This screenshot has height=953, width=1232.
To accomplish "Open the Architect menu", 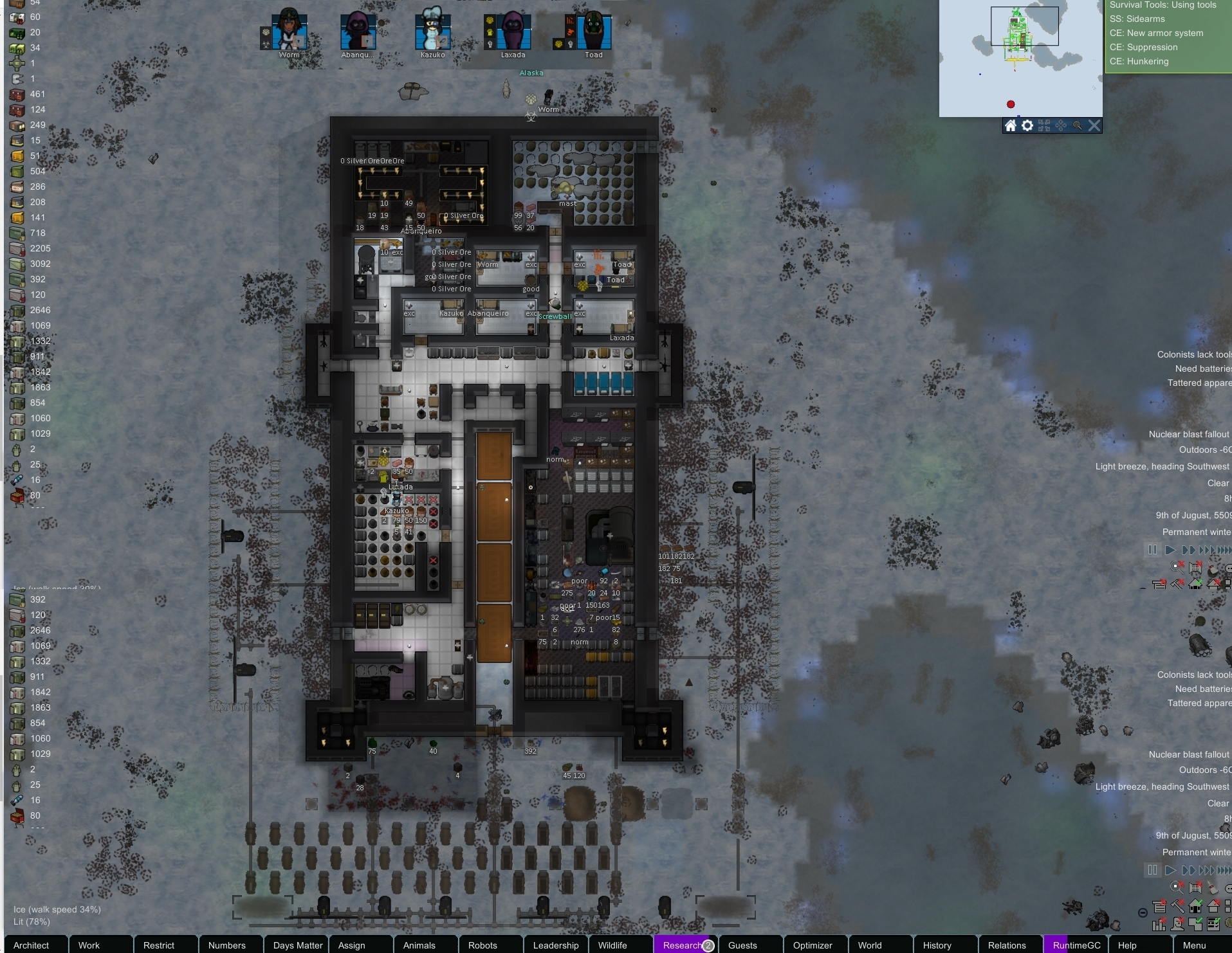I will point(32,945).
